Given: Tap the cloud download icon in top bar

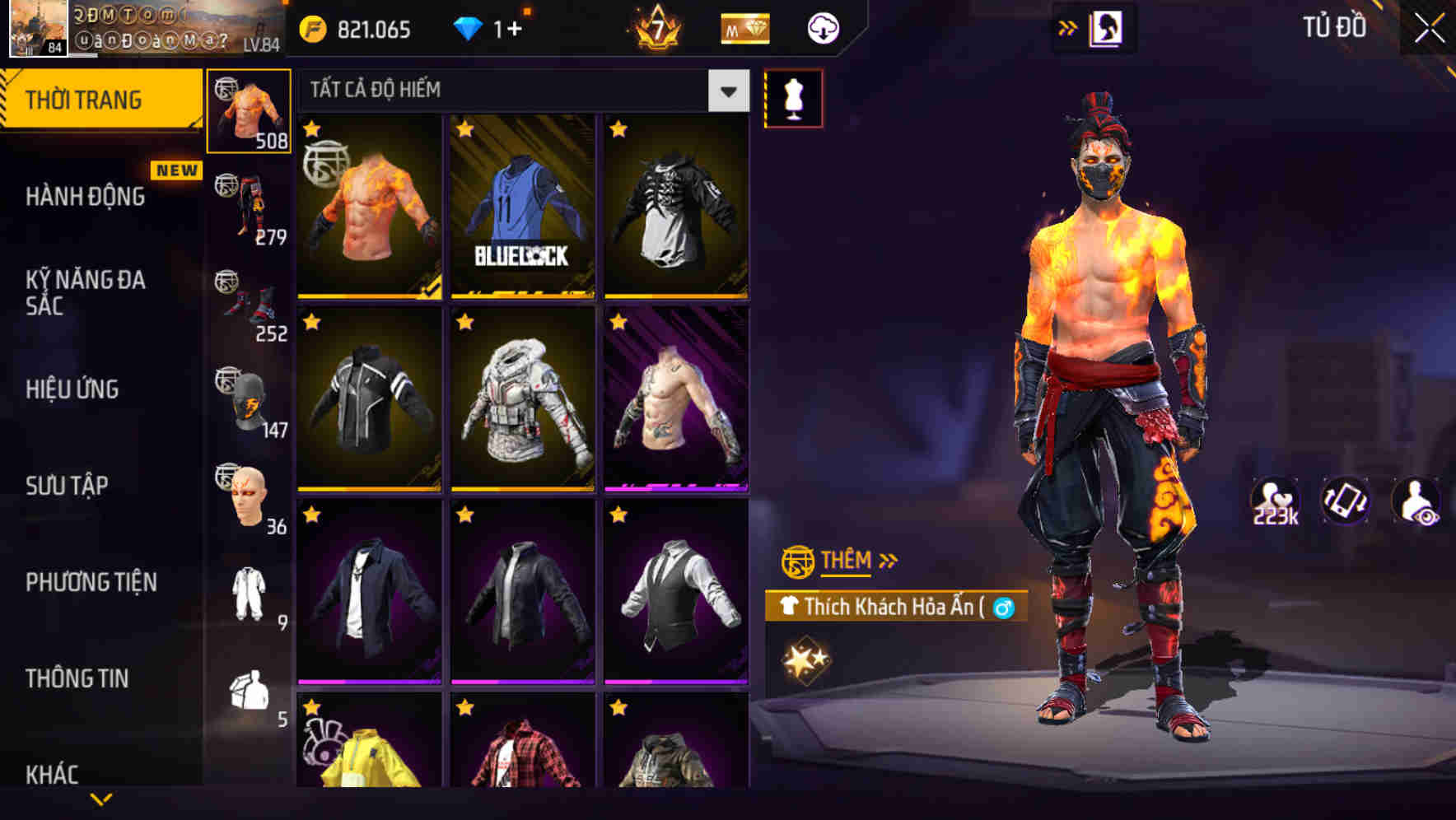Looking at the screenshot, I should [821, 27].
